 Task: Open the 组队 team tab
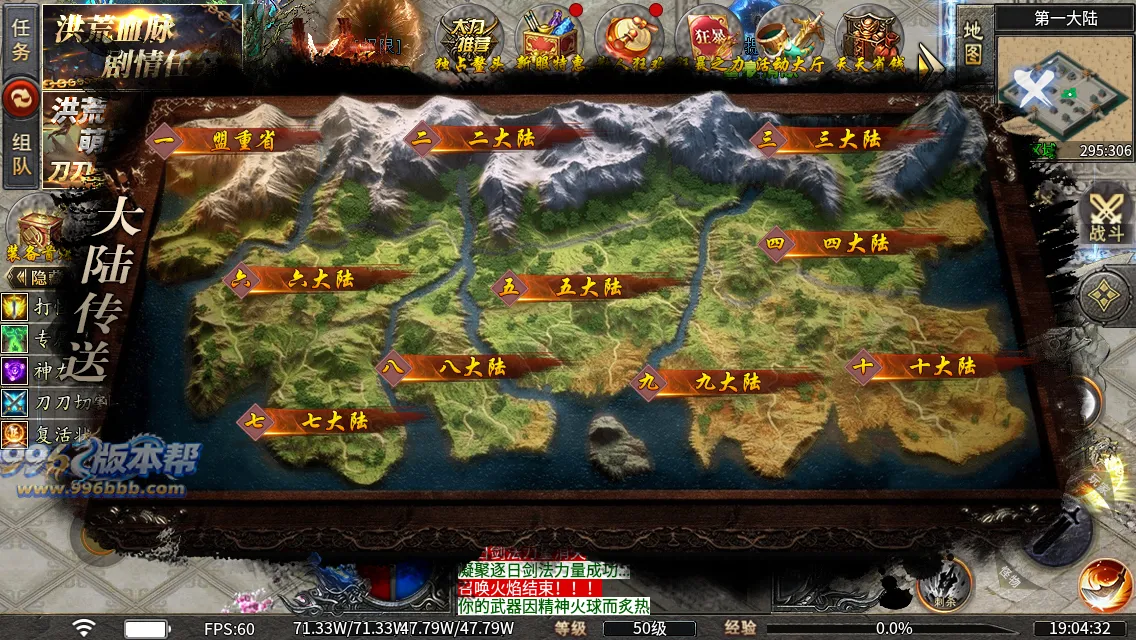(x=20, y=155)
